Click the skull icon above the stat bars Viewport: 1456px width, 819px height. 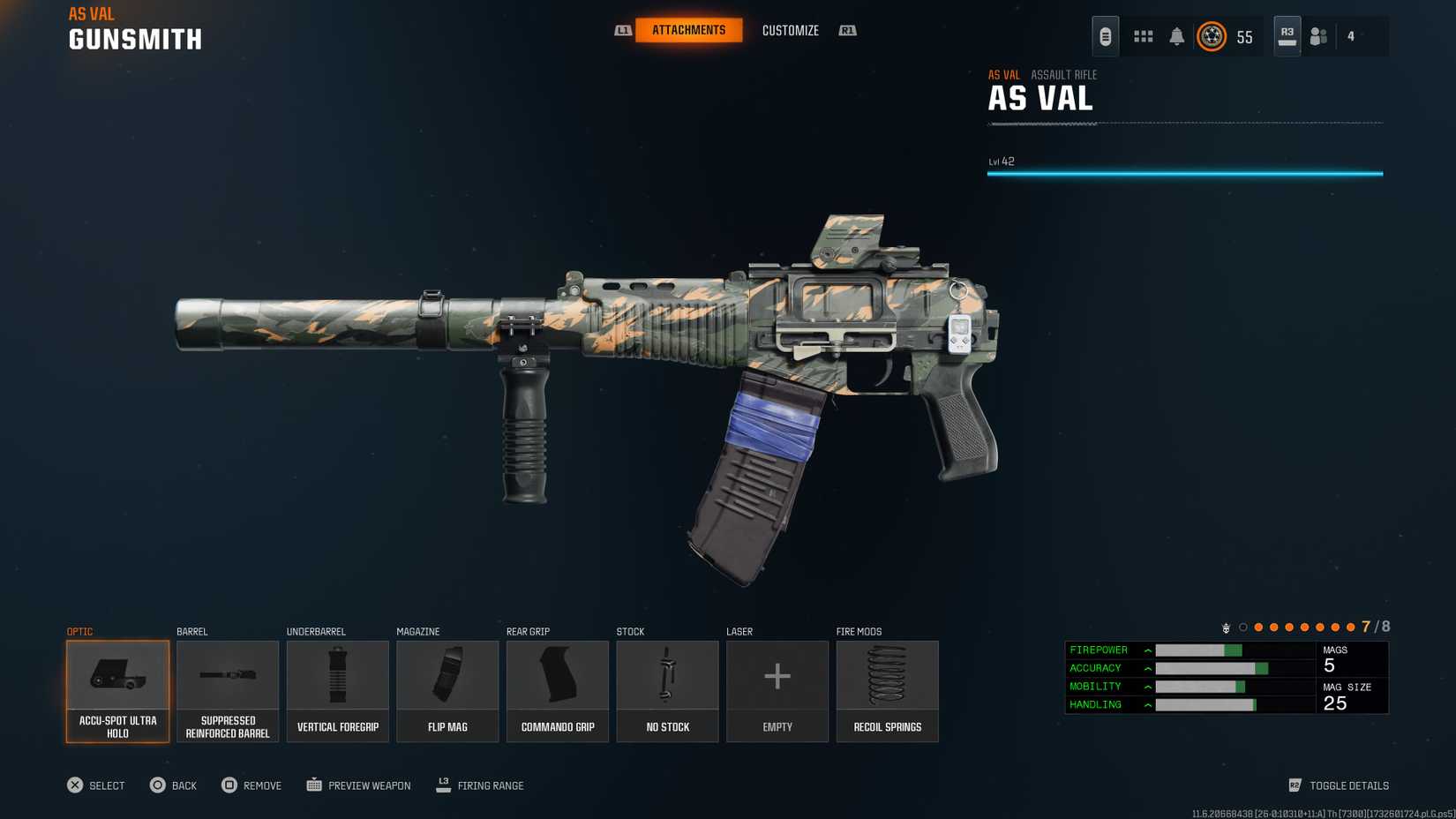coord(1226,628)
